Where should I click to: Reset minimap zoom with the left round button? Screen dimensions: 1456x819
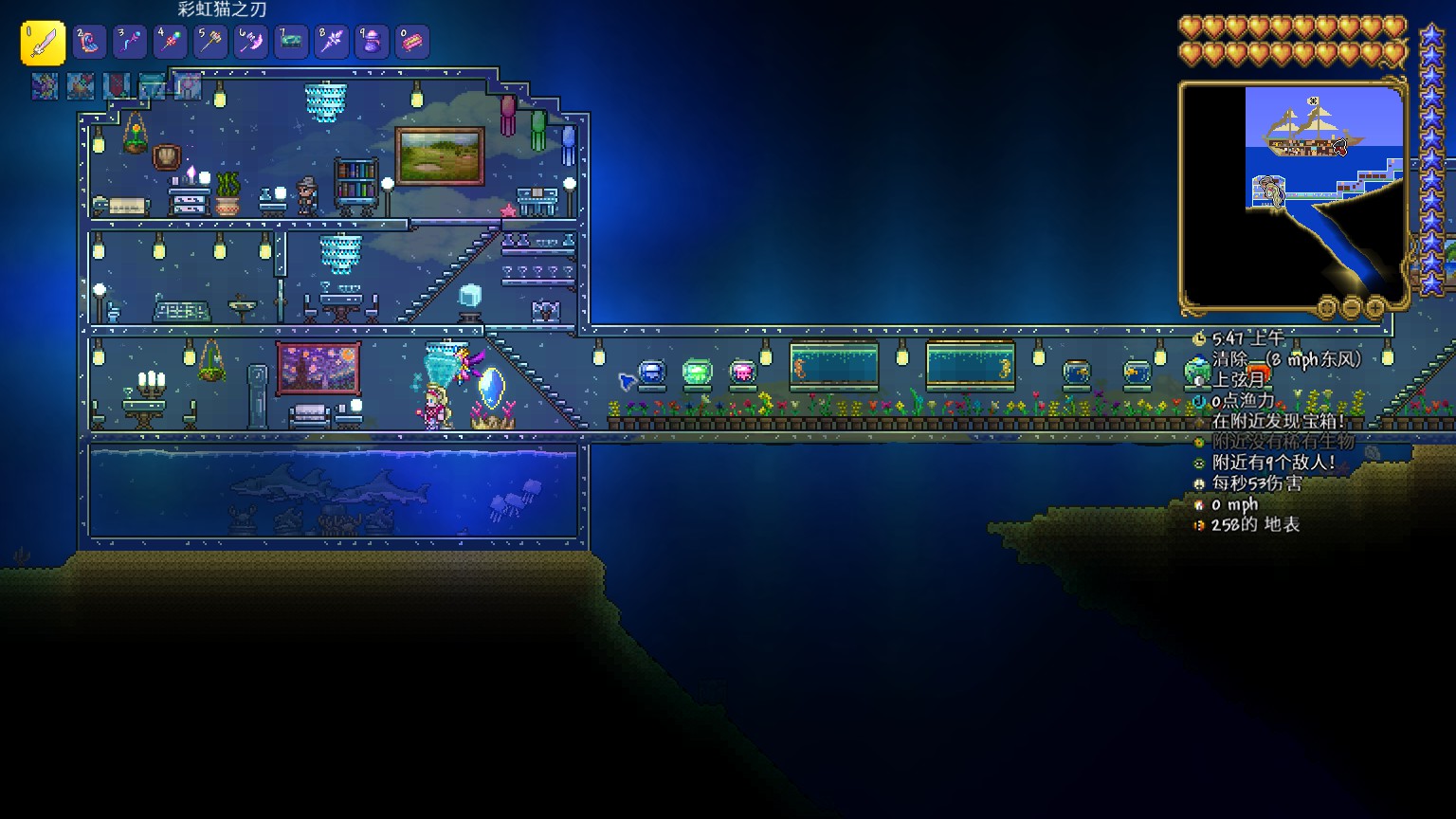click(1327, 307)
